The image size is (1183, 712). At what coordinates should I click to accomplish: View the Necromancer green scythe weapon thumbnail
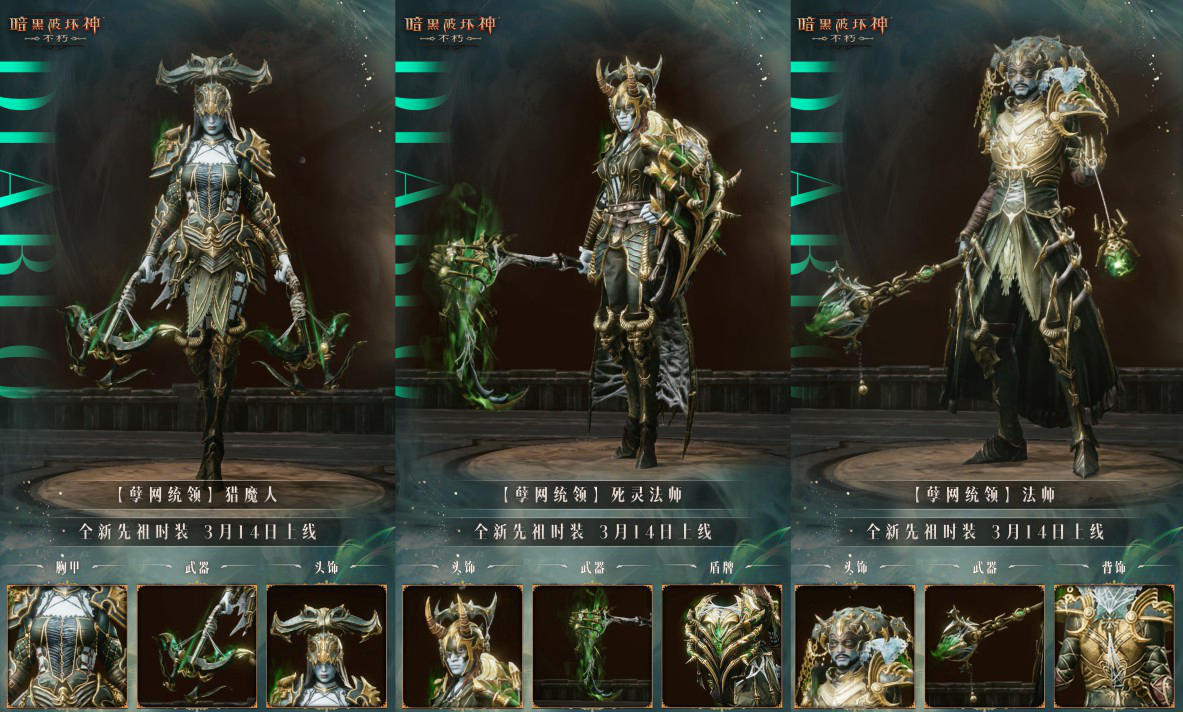point(592,646)
